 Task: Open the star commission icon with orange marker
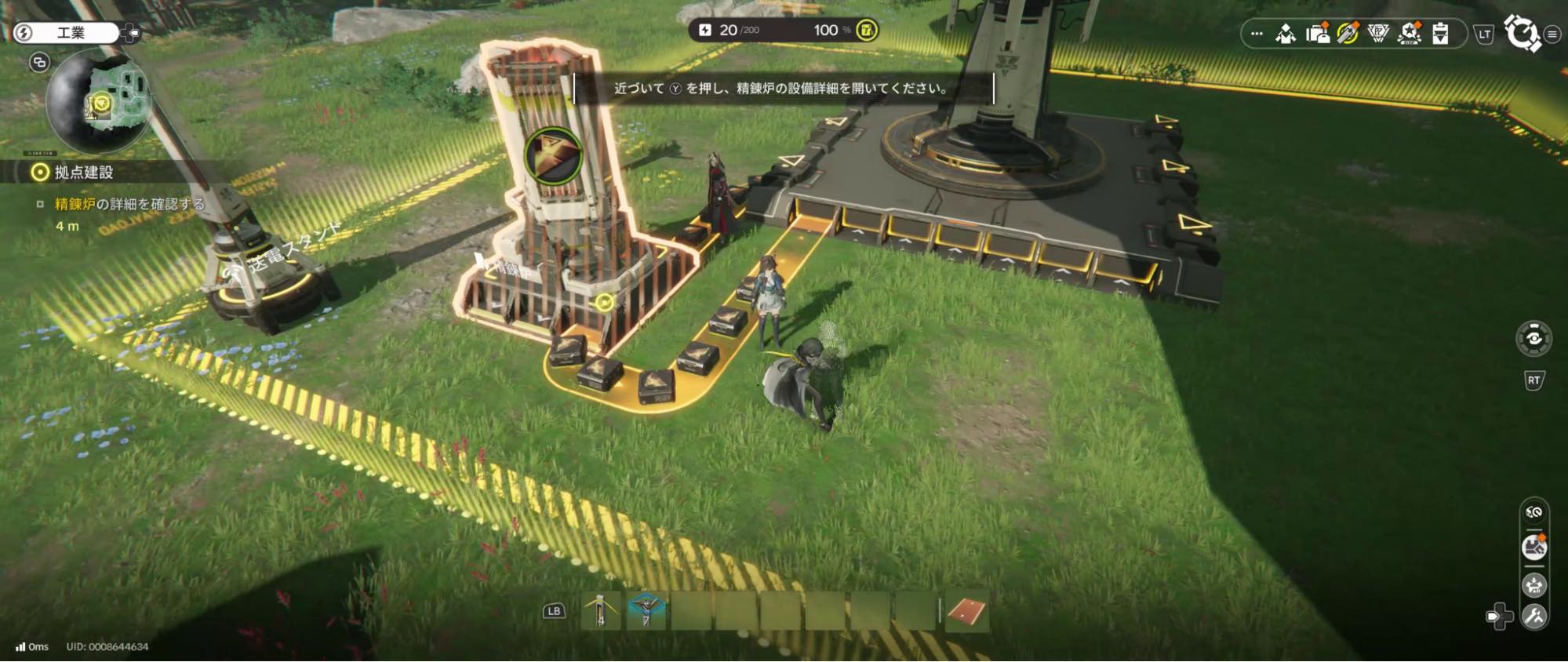pos(1408,34)
